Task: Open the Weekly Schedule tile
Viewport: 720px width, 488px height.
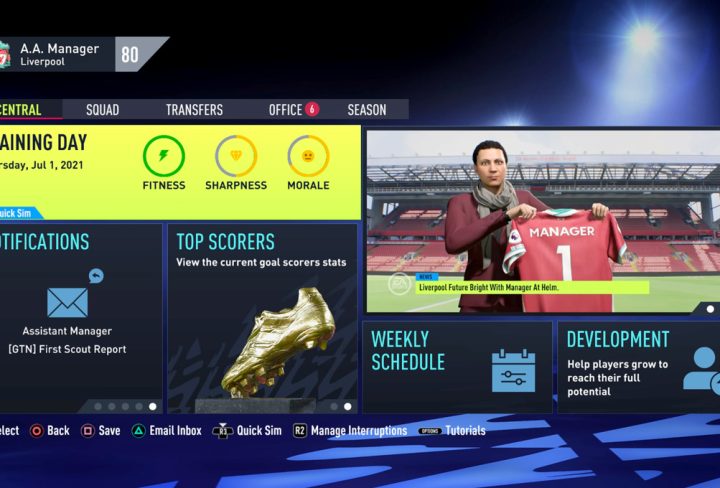Action: [457, 366]
